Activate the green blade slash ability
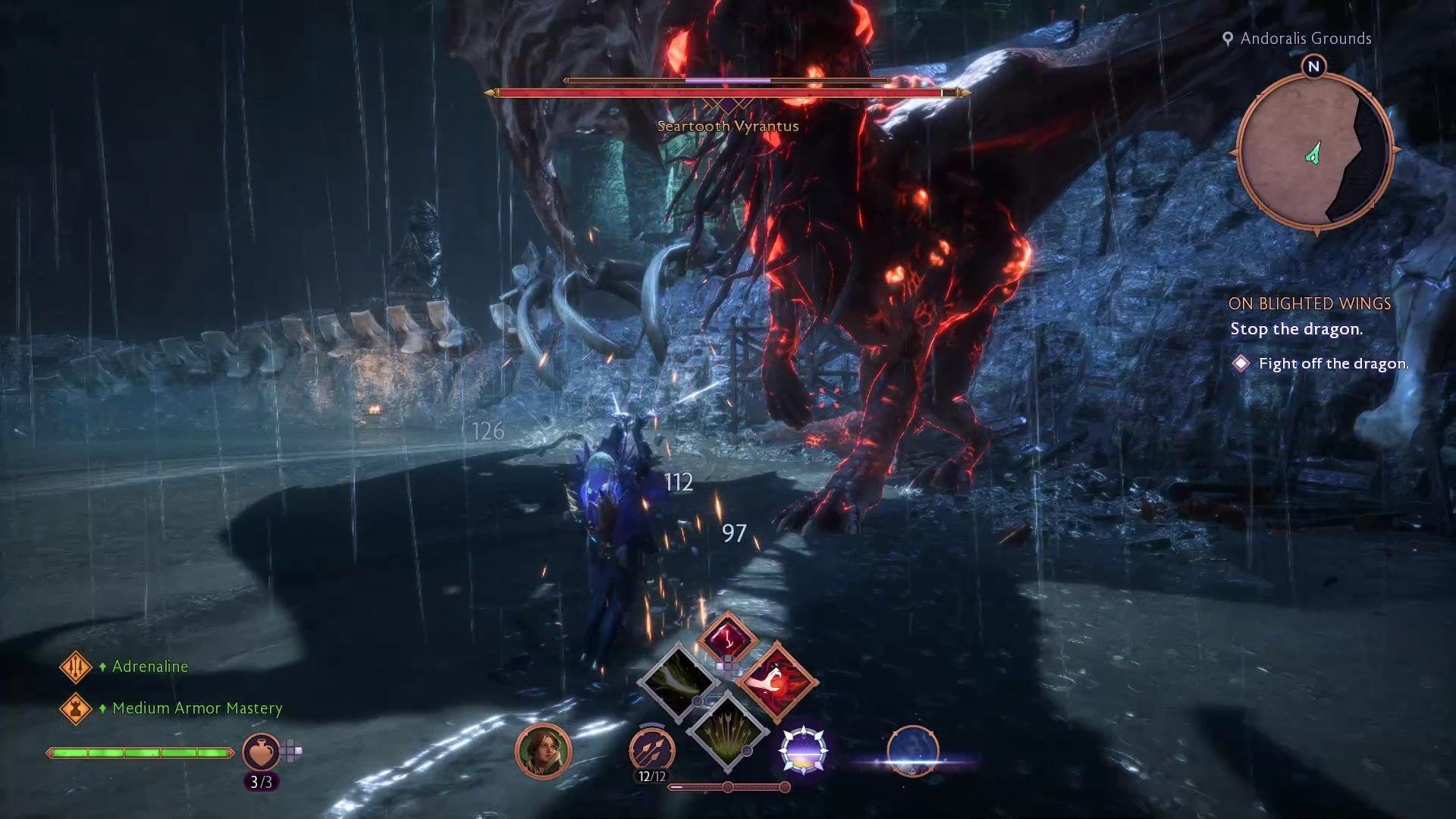The image size is (1456, 819). 677,679
